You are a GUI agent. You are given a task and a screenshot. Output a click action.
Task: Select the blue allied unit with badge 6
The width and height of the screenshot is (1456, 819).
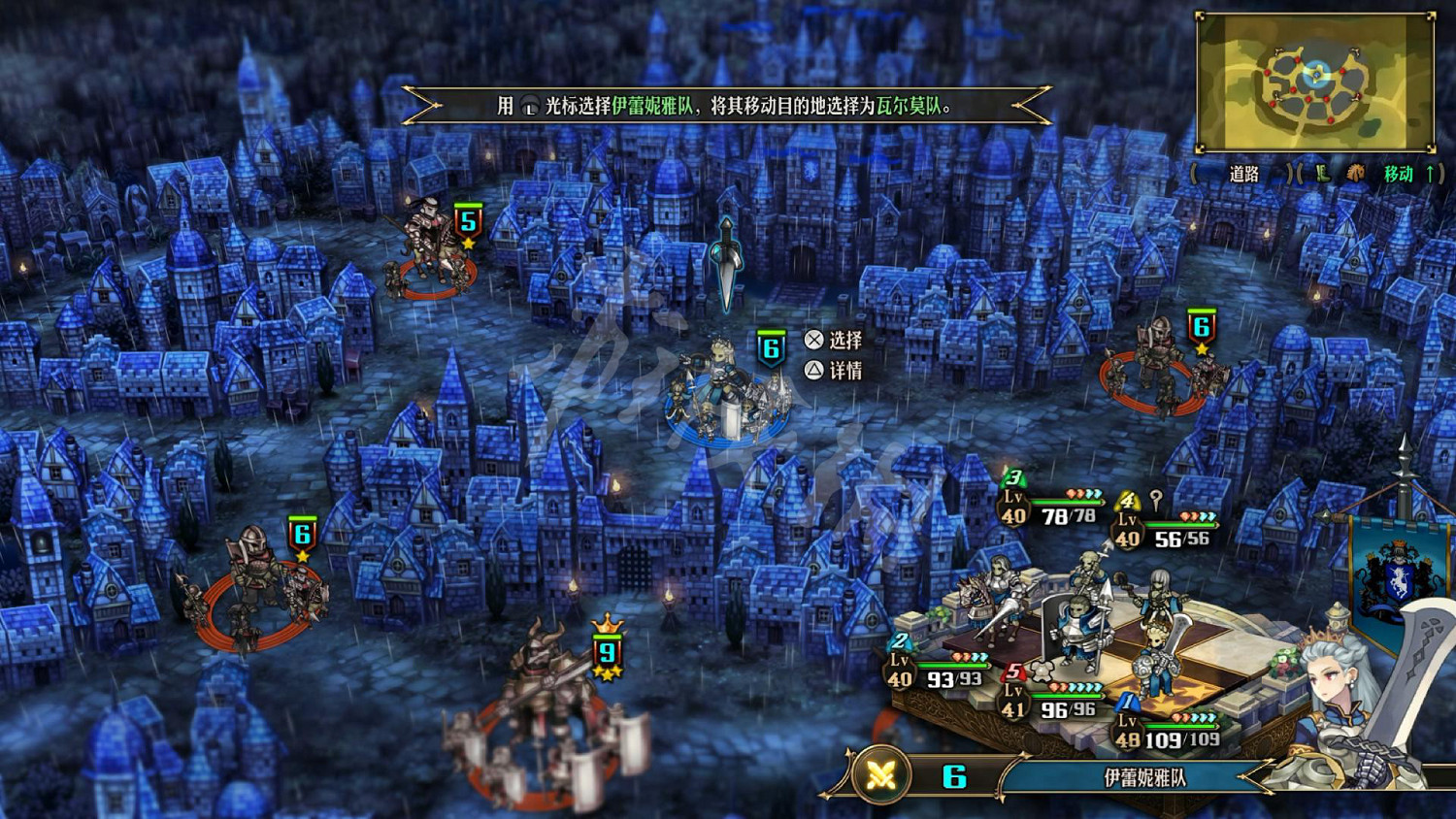726,393
